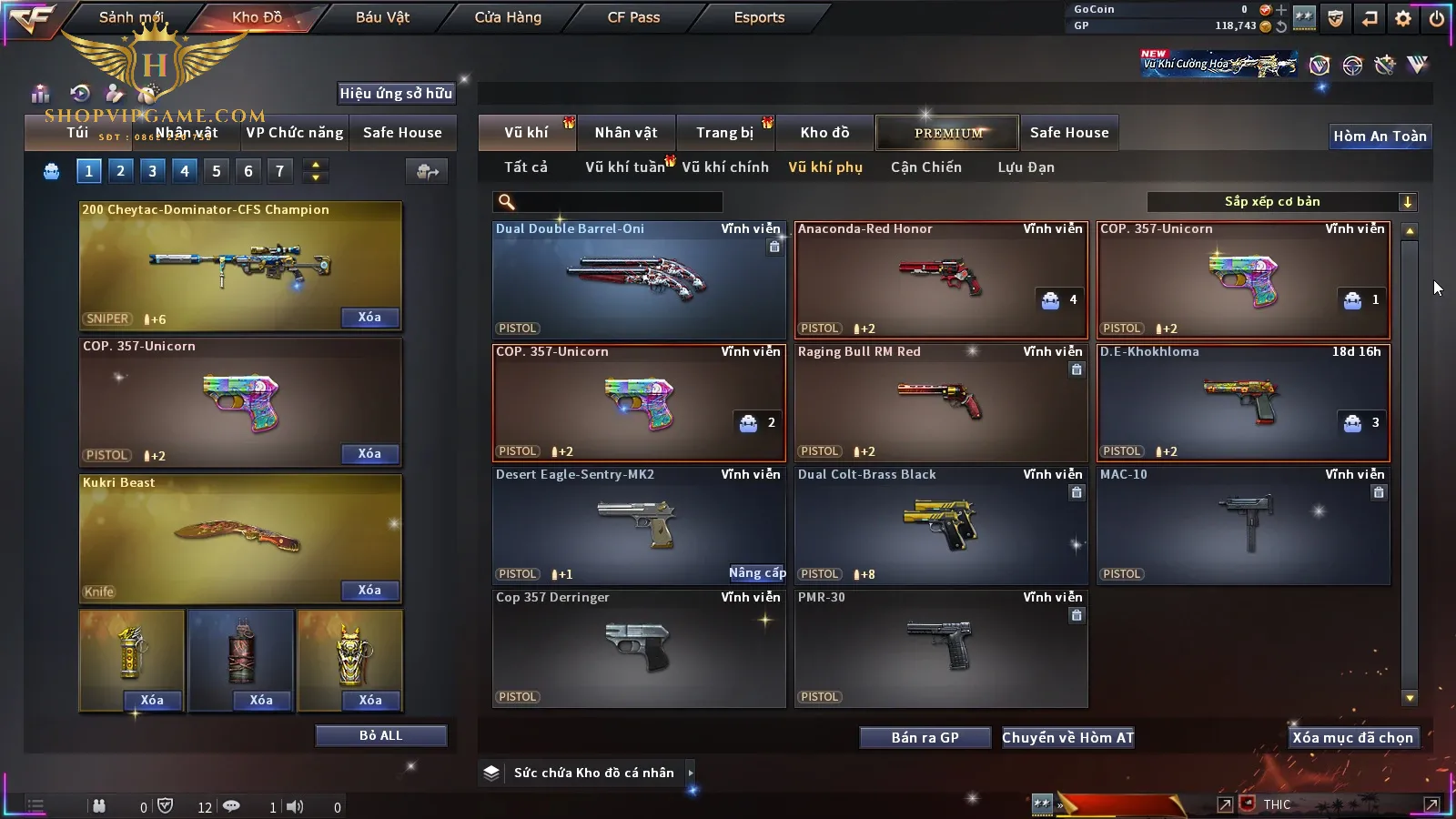Show the Cận Chiến melee category

(x=925, y=167)
